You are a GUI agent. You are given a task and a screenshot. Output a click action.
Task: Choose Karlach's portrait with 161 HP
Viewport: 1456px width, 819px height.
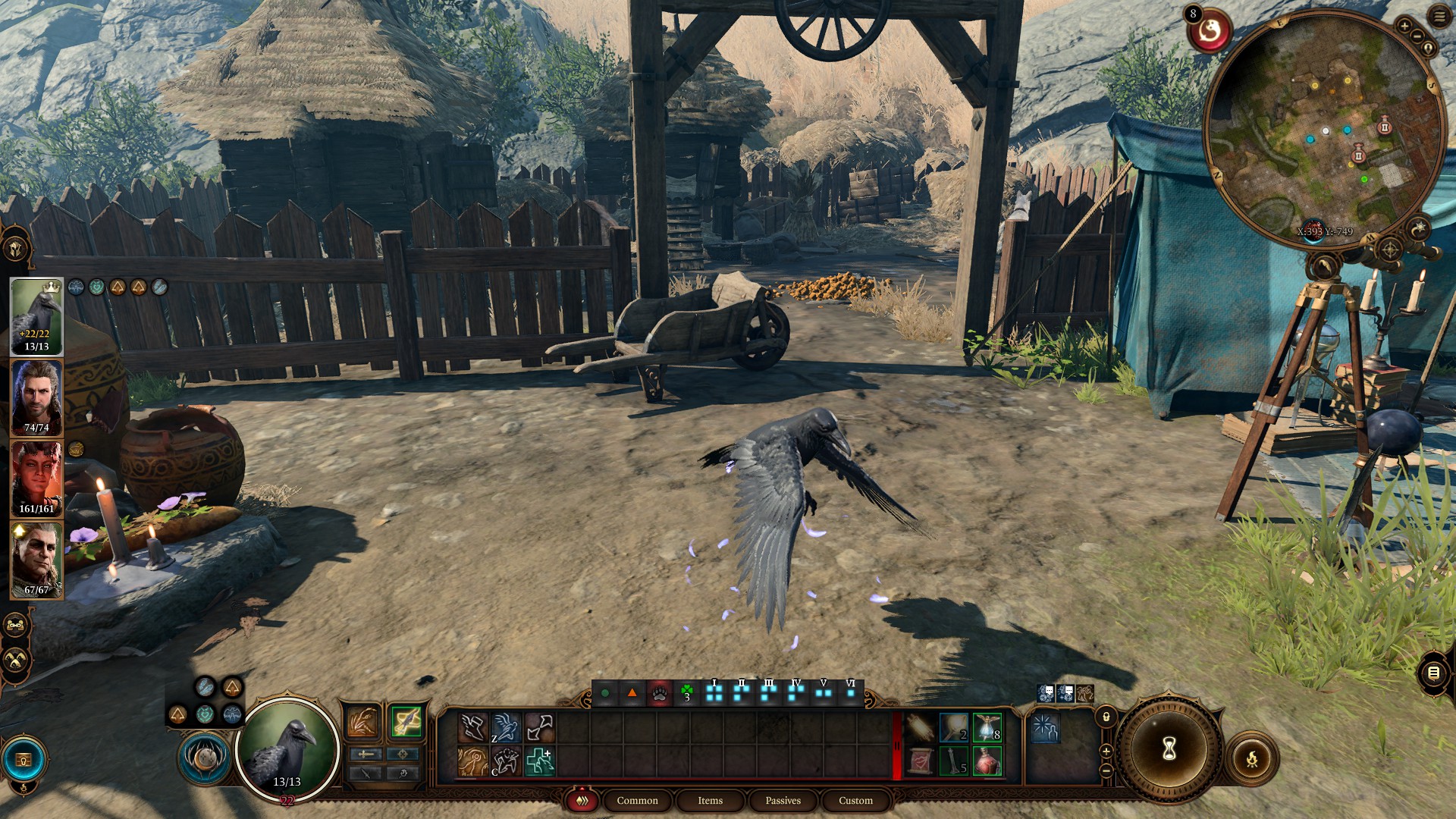pos(36,479)
